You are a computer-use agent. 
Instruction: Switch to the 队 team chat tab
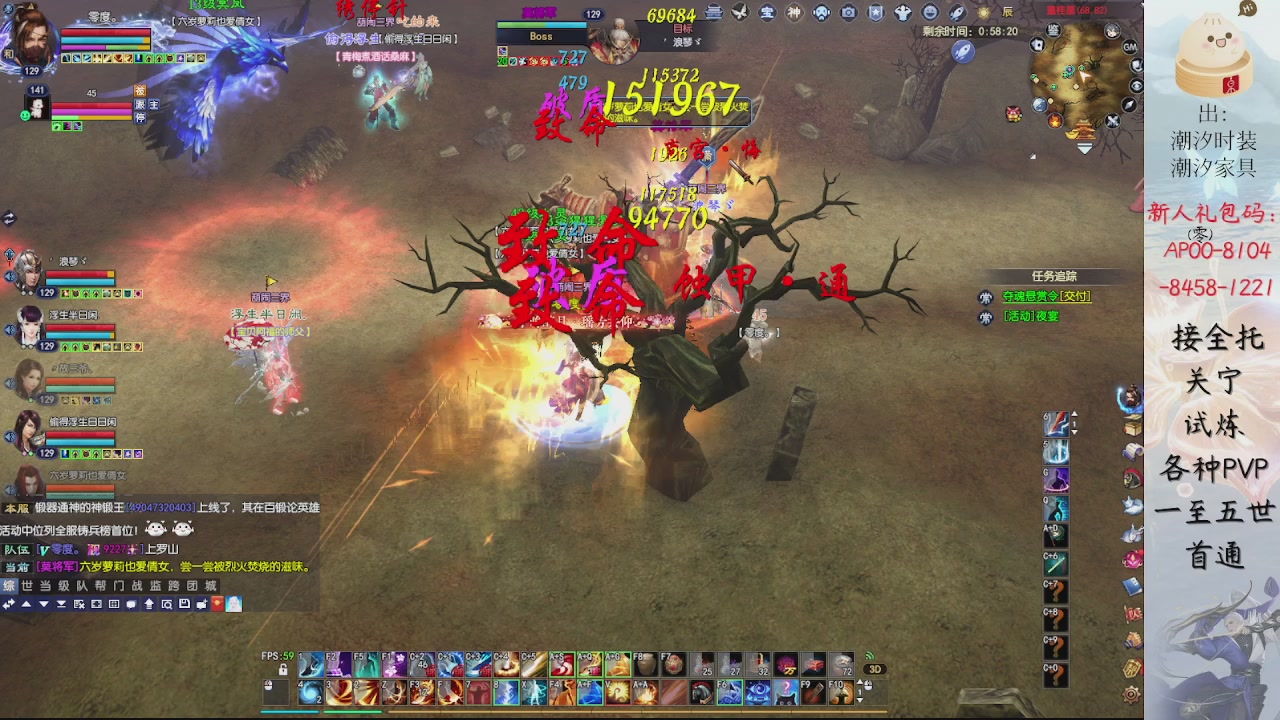[x=82, y=586]
